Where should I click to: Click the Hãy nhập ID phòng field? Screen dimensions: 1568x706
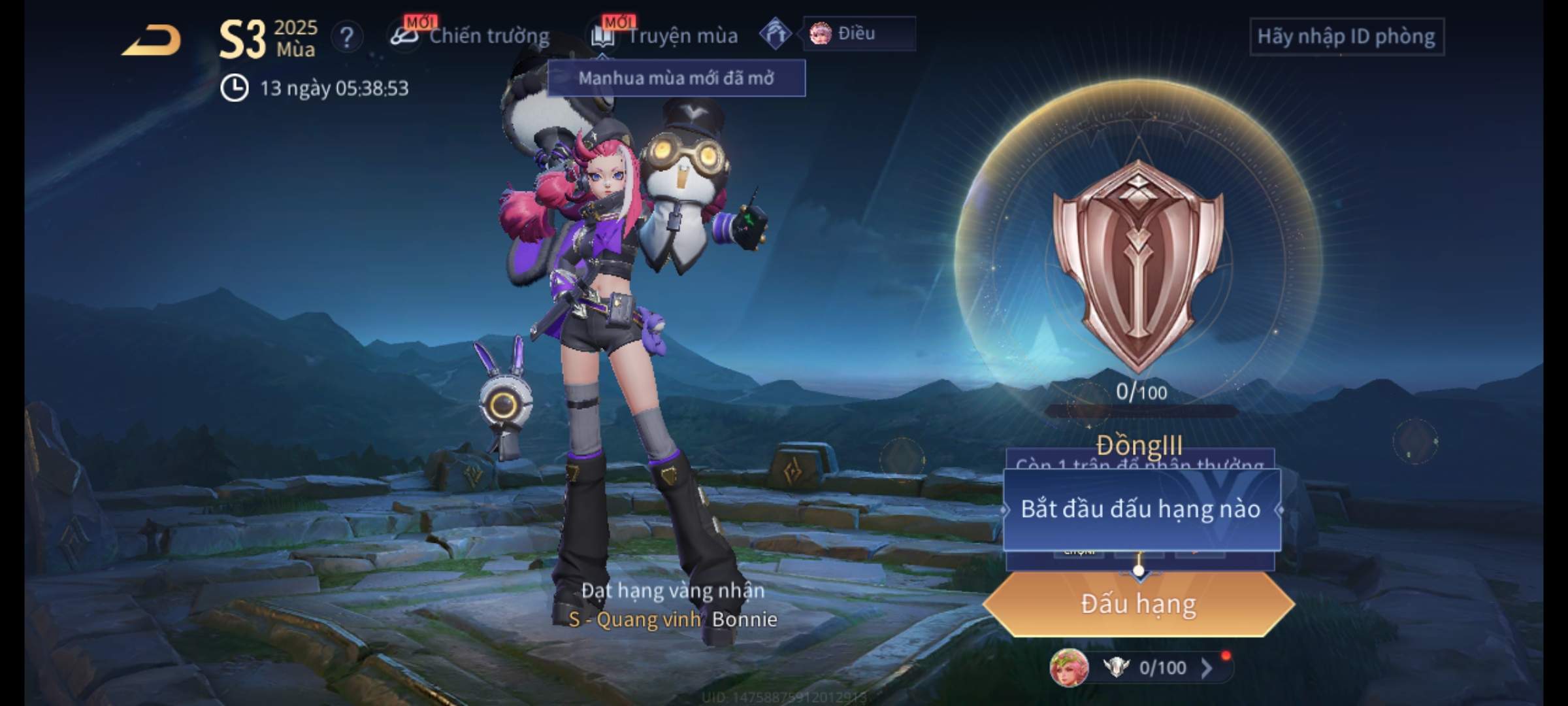(1346, 37)
